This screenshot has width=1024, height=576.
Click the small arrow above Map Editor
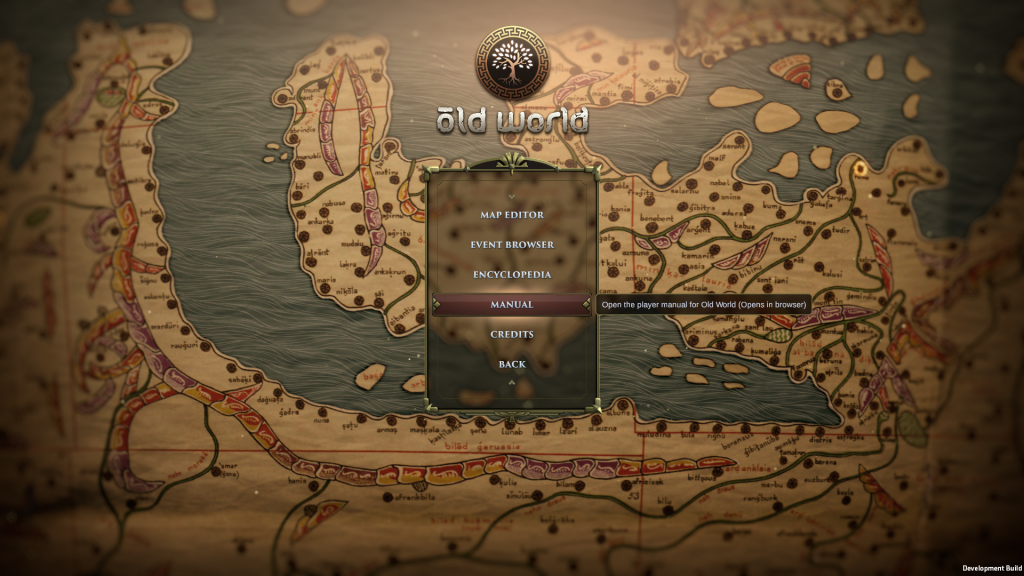click(512, 195)
